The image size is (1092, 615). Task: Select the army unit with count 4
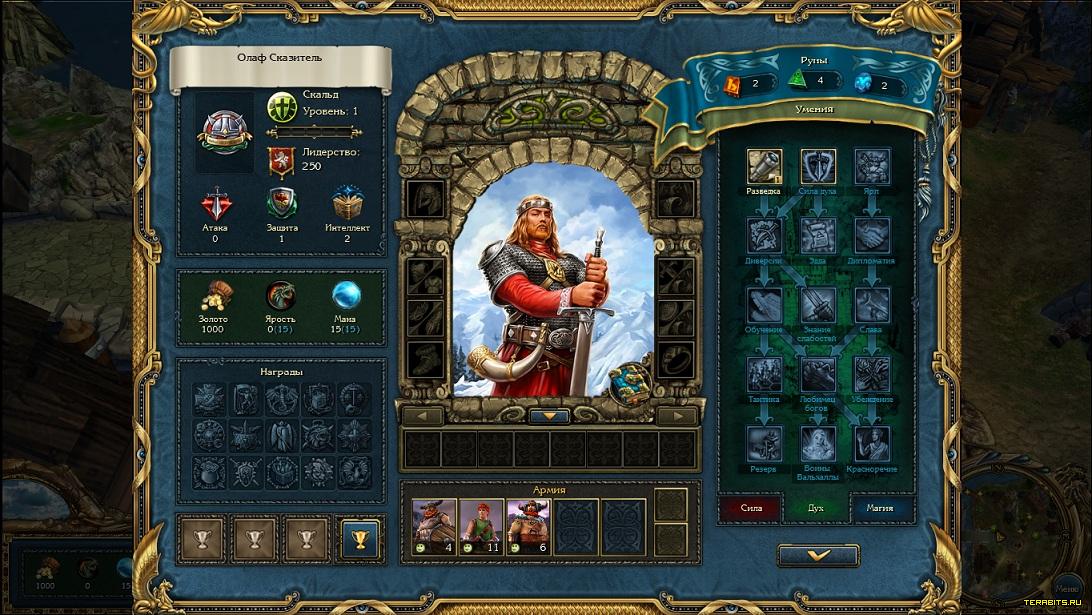[435, 527]
